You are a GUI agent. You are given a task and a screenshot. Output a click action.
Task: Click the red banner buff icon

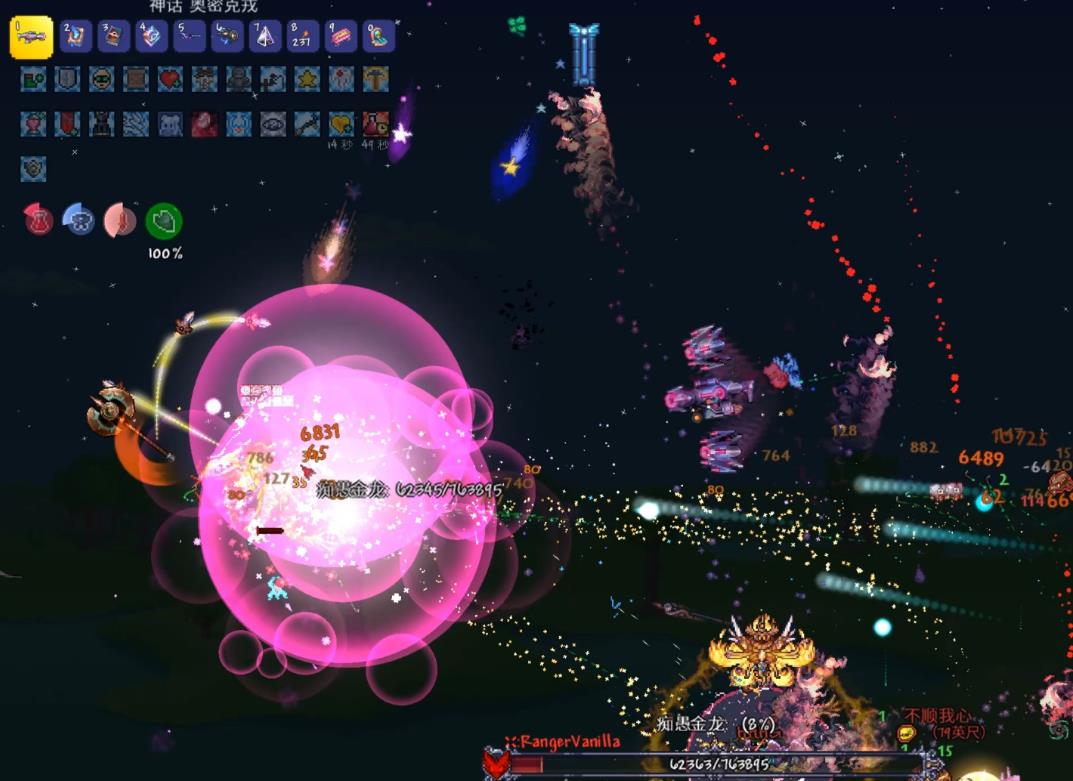point(67,124)
